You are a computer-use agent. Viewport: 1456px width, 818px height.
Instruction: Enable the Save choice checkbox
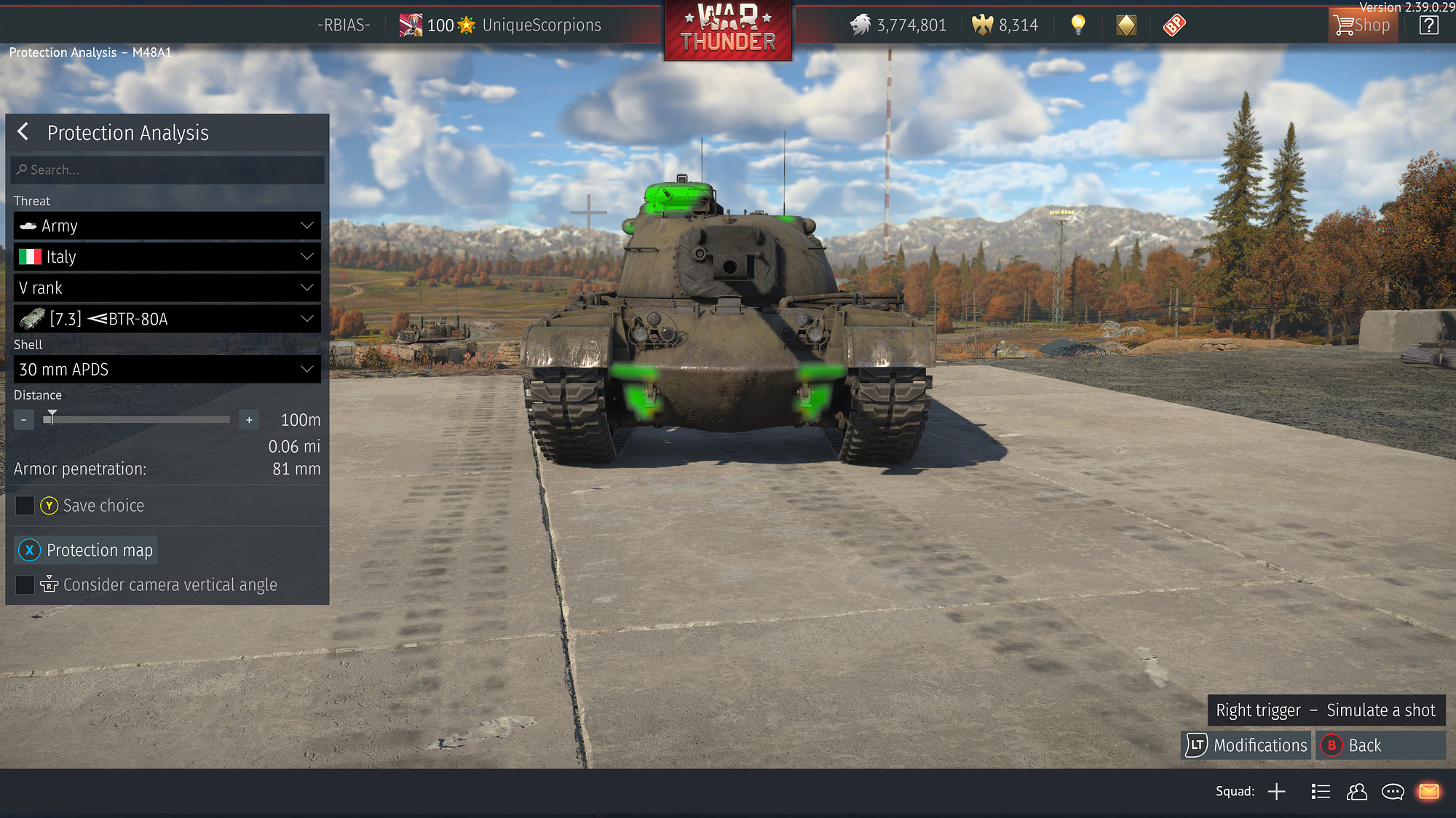25,505
